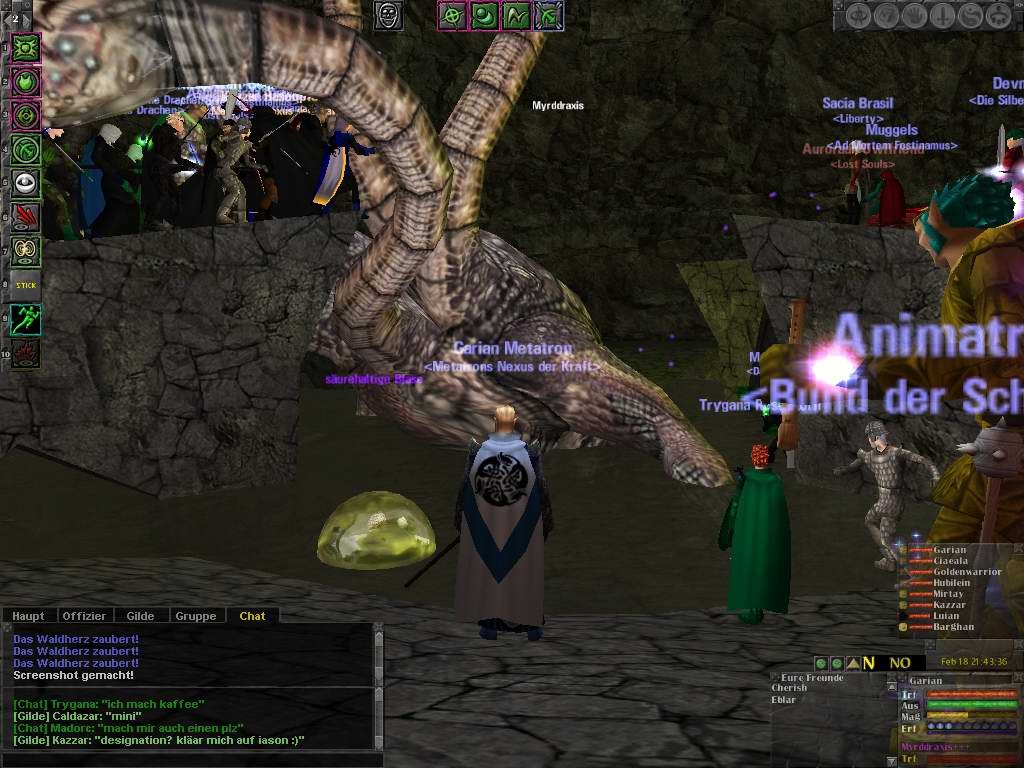Trigger the red arrows ability in slot 6

(x=26, y=217)
